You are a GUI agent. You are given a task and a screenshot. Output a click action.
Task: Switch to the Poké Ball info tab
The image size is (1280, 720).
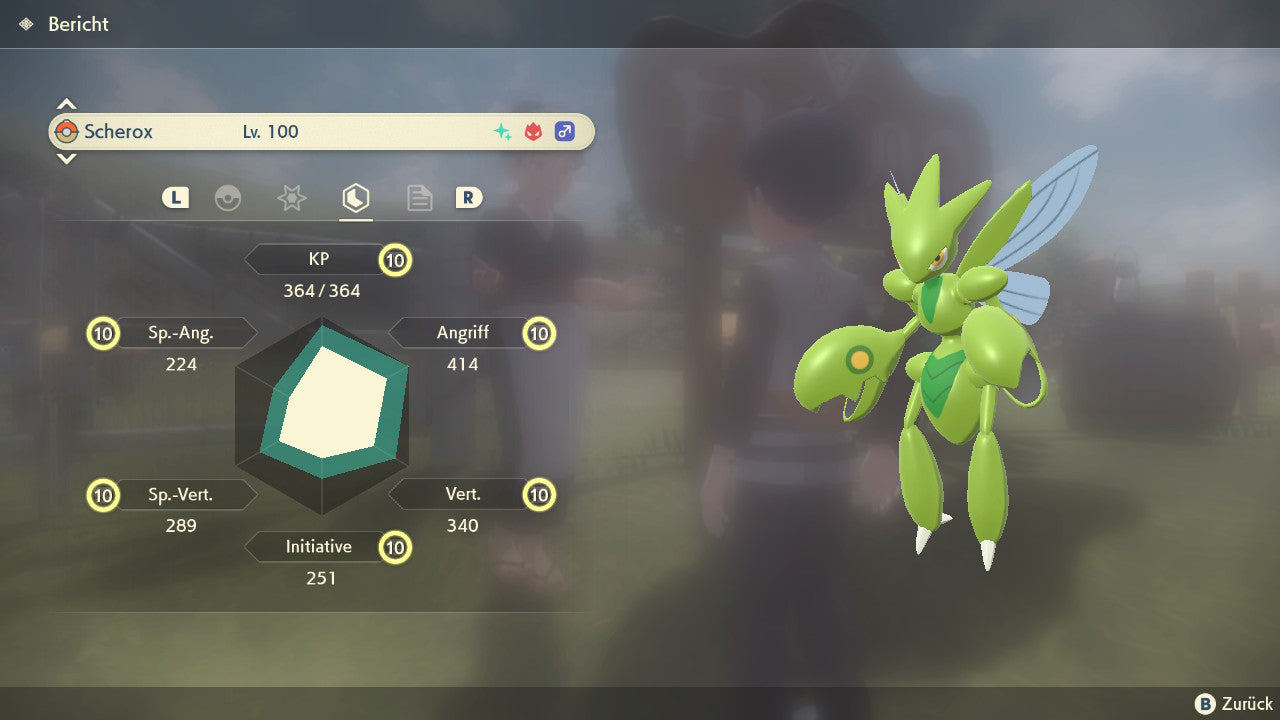pos(228,198)
